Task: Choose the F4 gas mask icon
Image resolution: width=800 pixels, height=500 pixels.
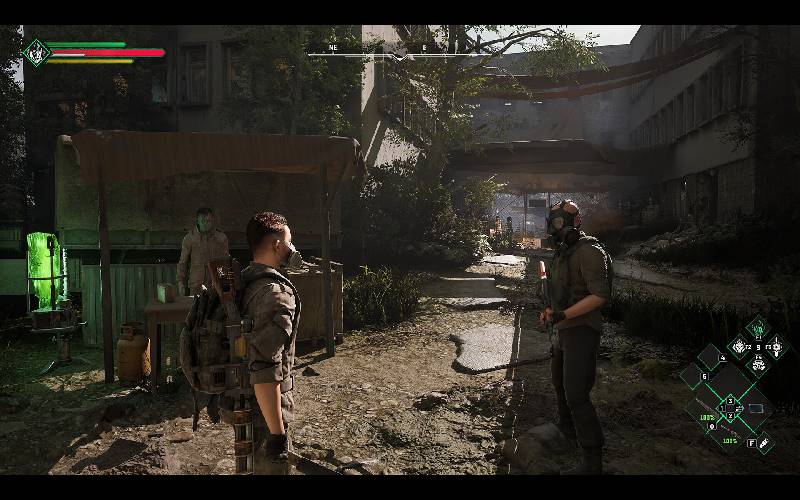Action: tap(759, 364)
